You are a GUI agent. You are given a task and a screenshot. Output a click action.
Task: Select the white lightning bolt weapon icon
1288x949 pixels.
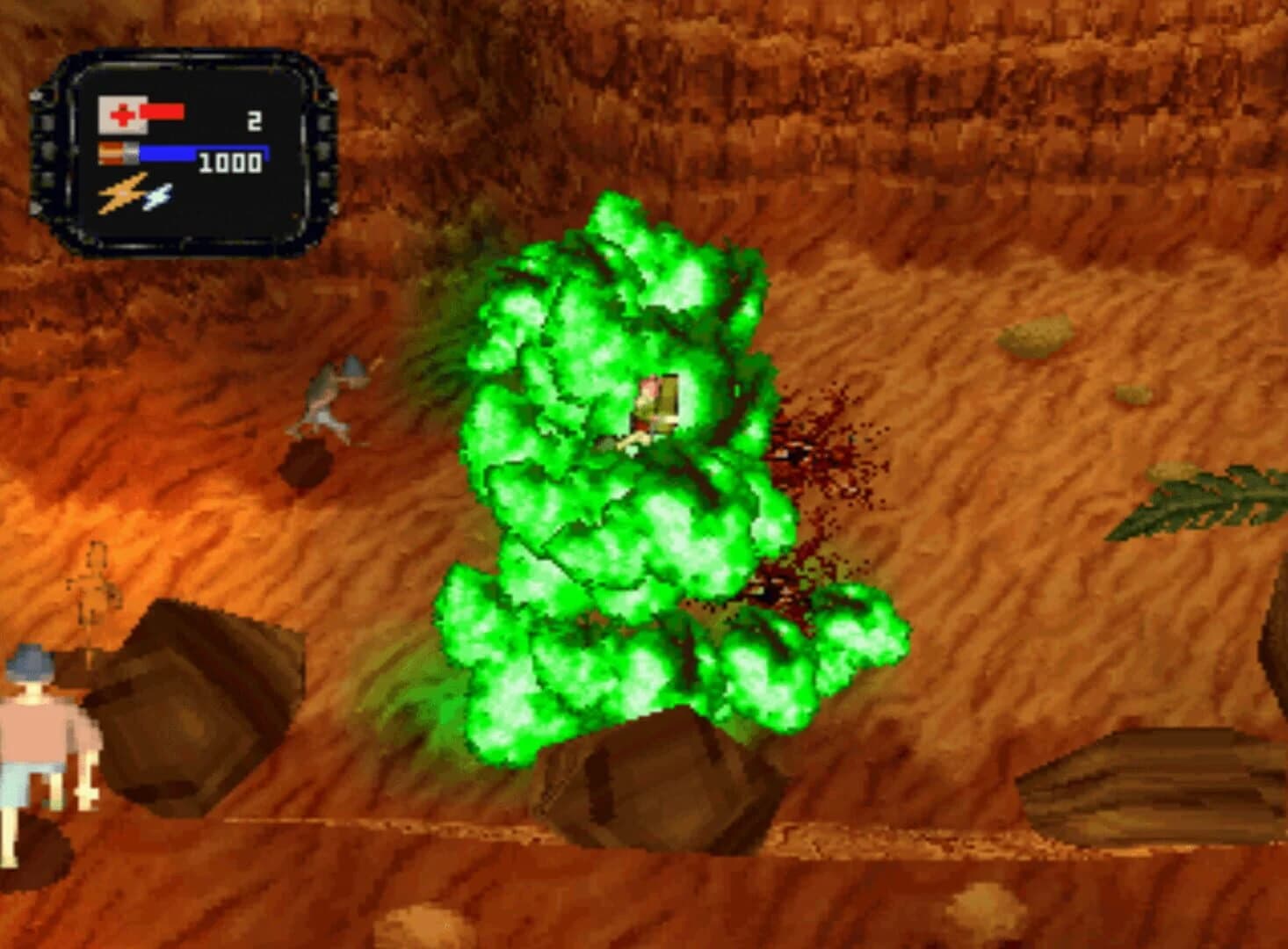pyautogui.click(x=158, y=195)
